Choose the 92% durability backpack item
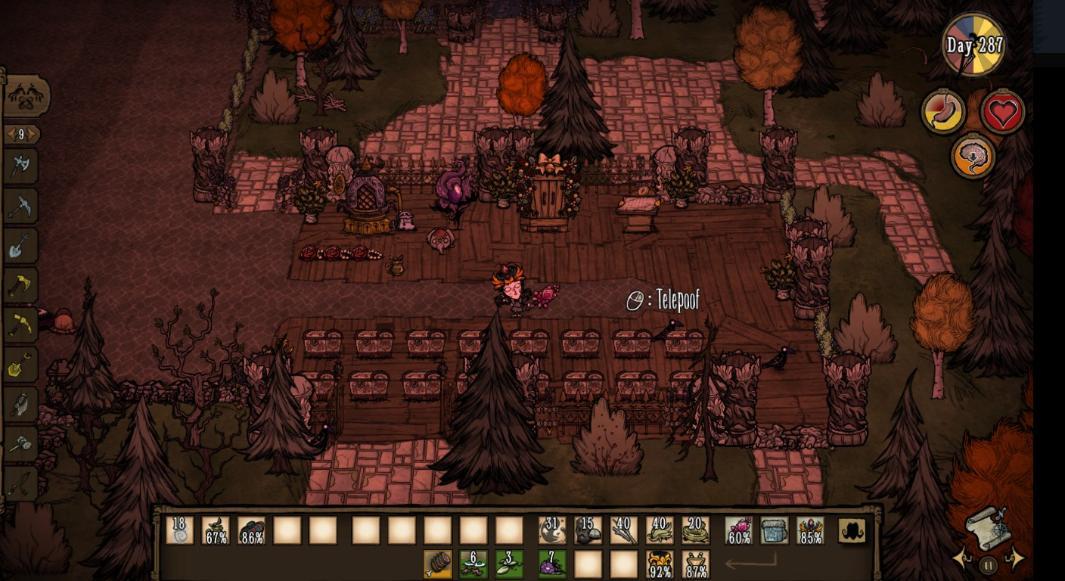 click(x=660, y=564)
